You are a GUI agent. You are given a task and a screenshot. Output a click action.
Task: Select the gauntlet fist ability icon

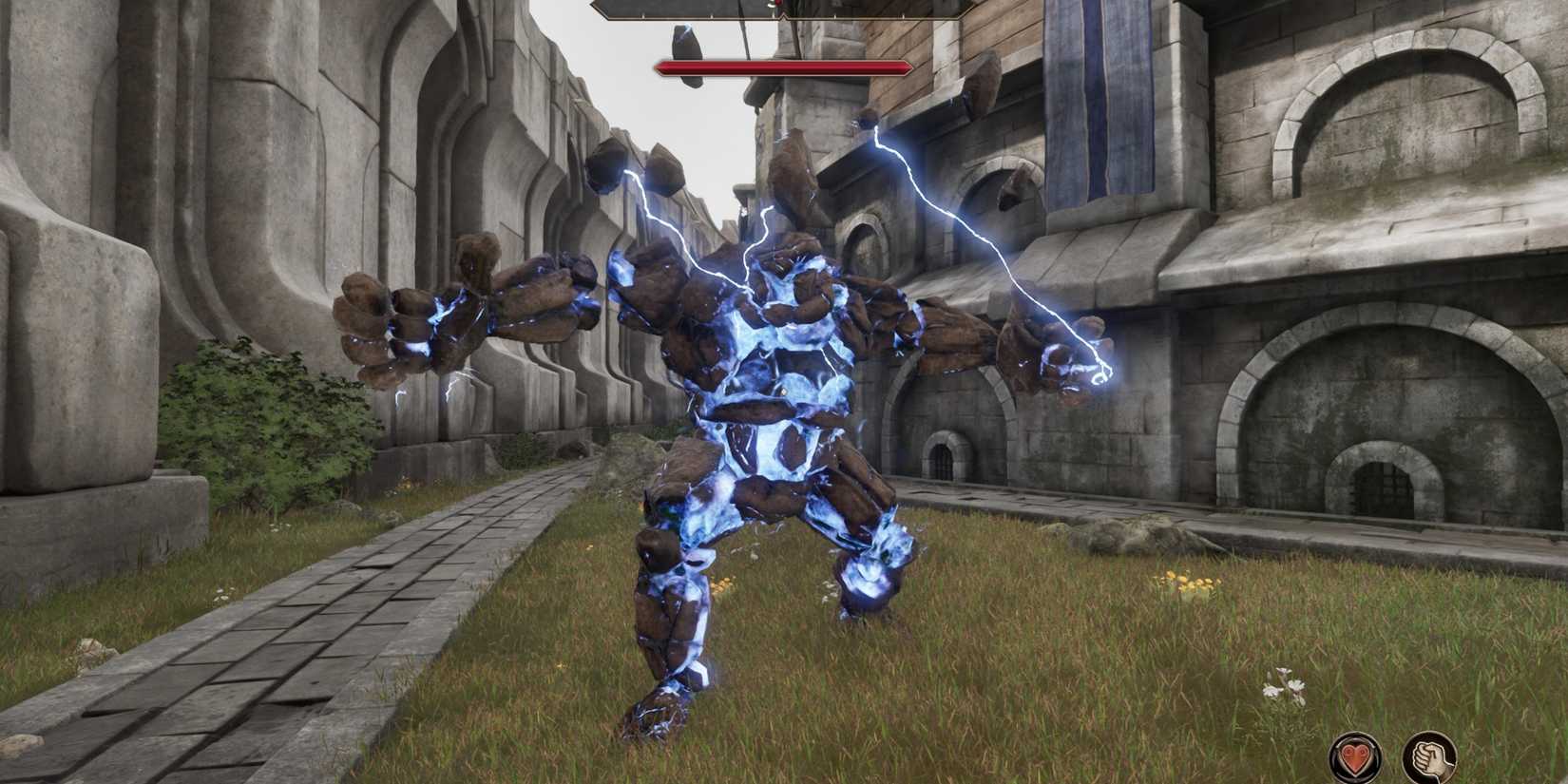1431,757
